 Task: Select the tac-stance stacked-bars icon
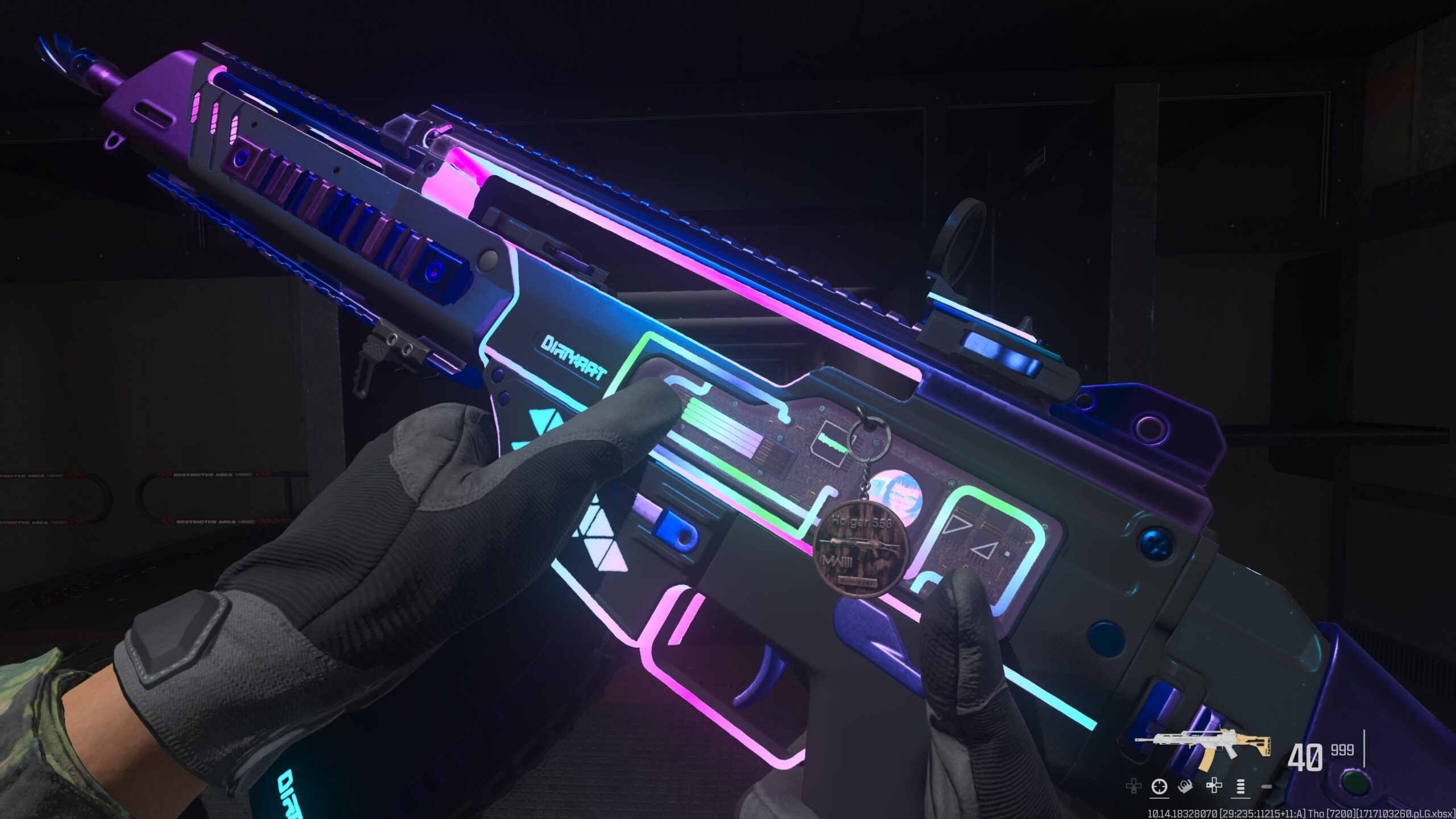point(1242,787)
